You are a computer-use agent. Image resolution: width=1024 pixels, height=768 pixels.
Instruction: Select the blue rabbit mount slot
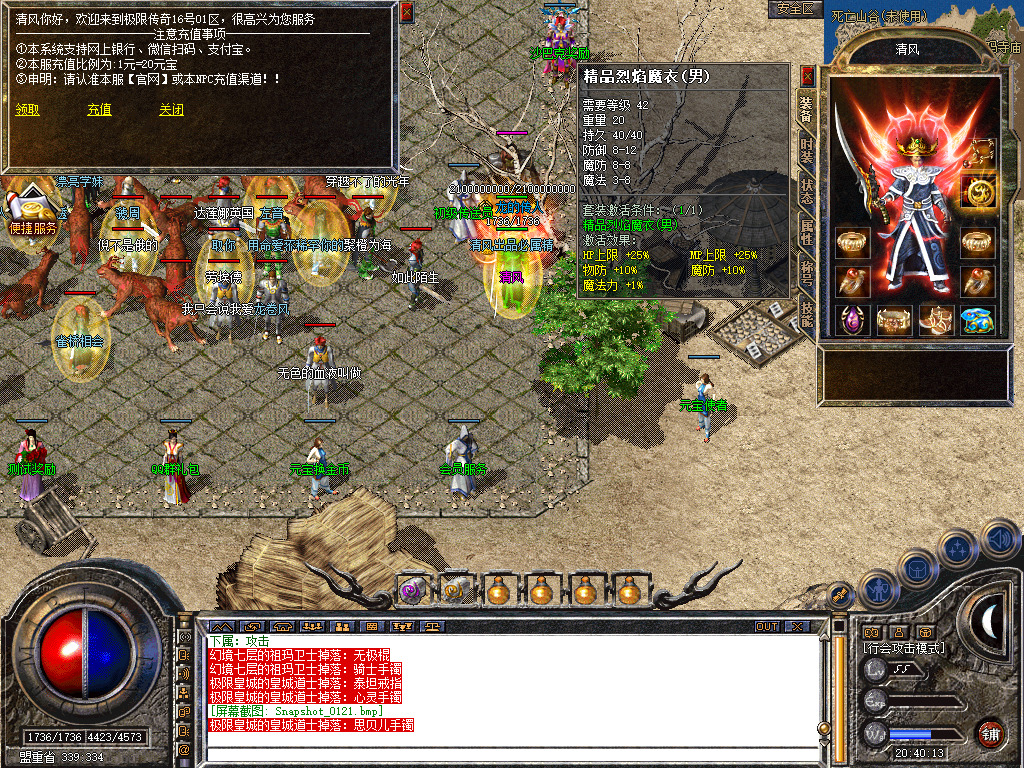[x=977, y=320]
